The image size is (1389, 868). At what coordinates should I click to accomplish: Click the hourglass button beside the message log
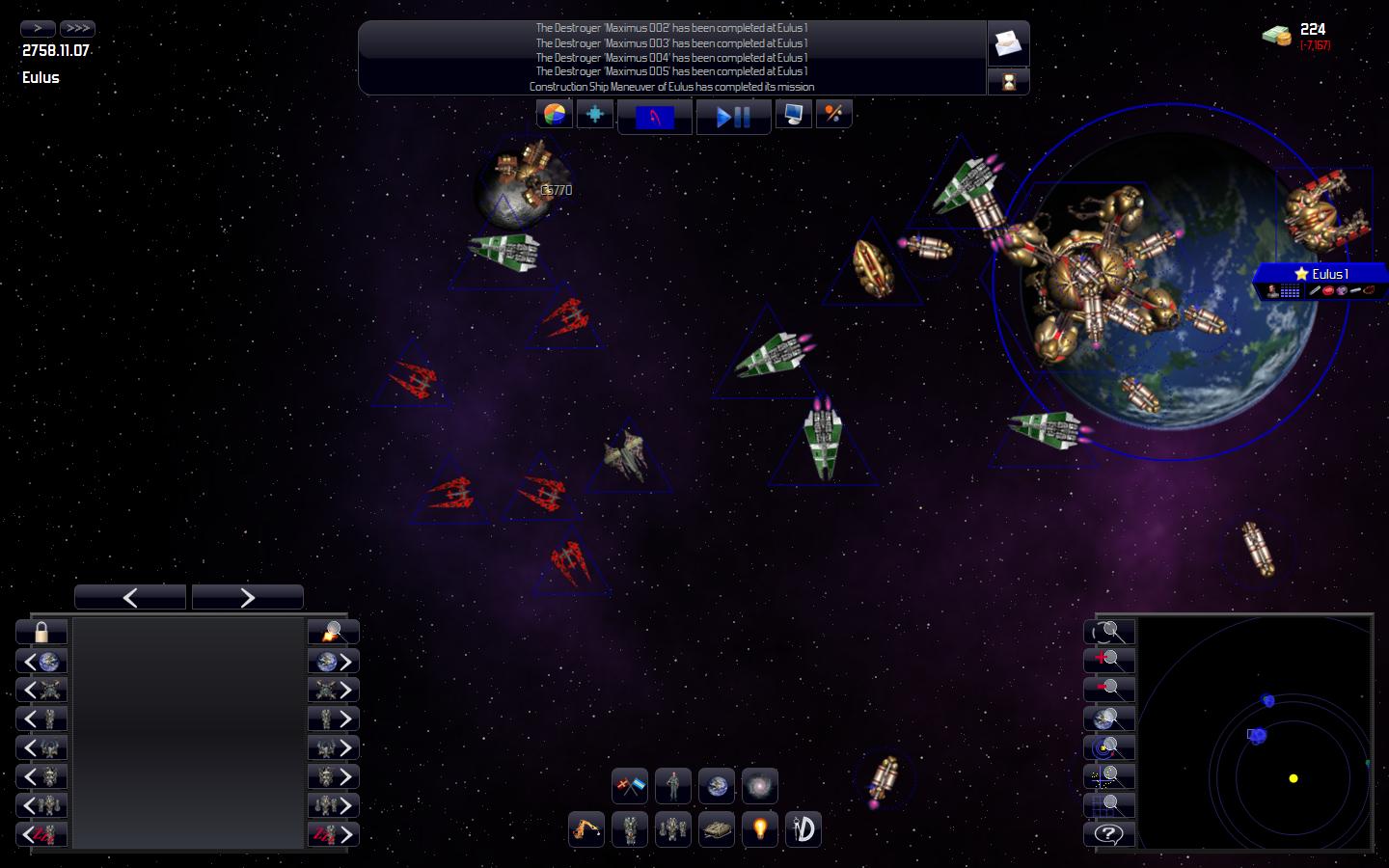tap(1008, 82)
